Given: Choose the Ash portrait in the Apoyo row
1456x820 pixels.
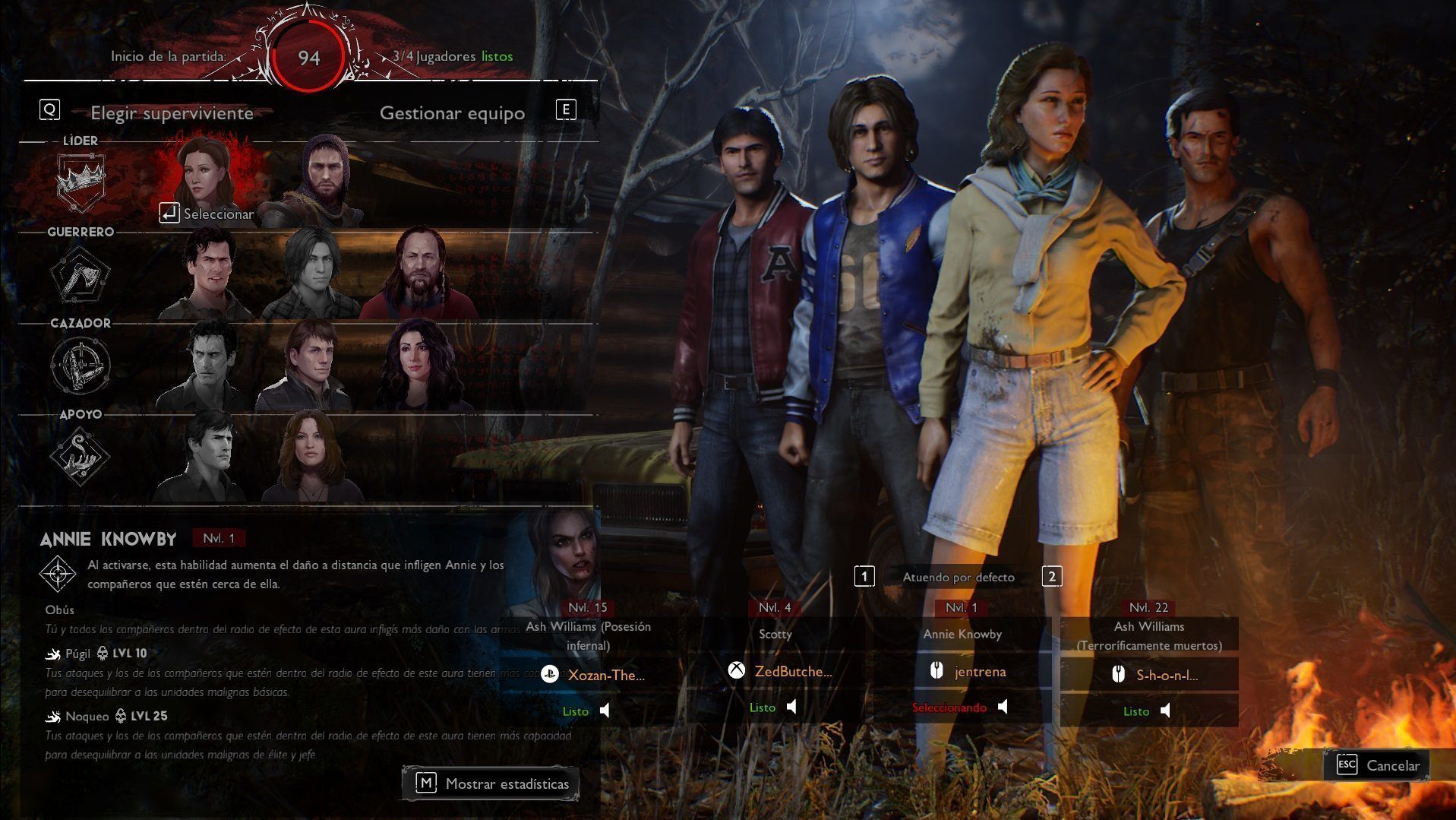Looking at the screenshot, I should pyautogui.click(x=207, y=456).
